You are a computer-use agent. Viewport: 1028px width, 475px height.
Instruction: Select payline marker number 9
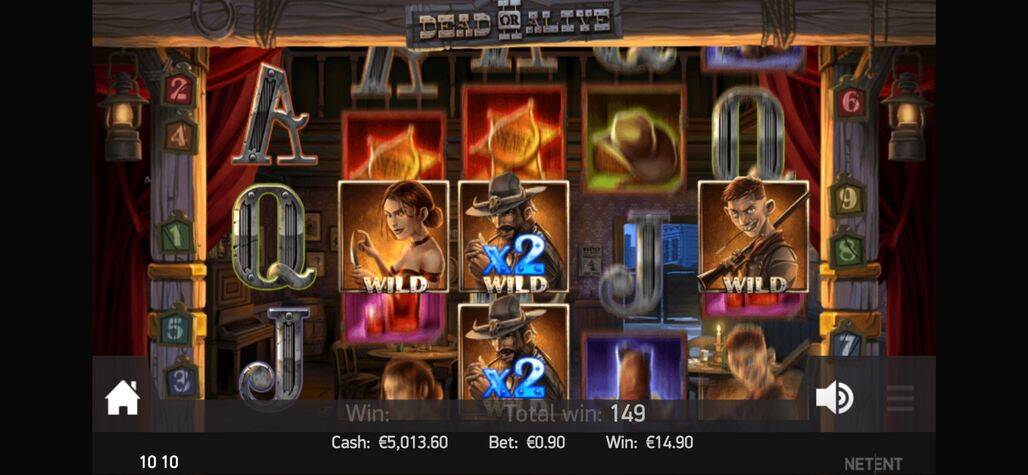pos(847,197)
